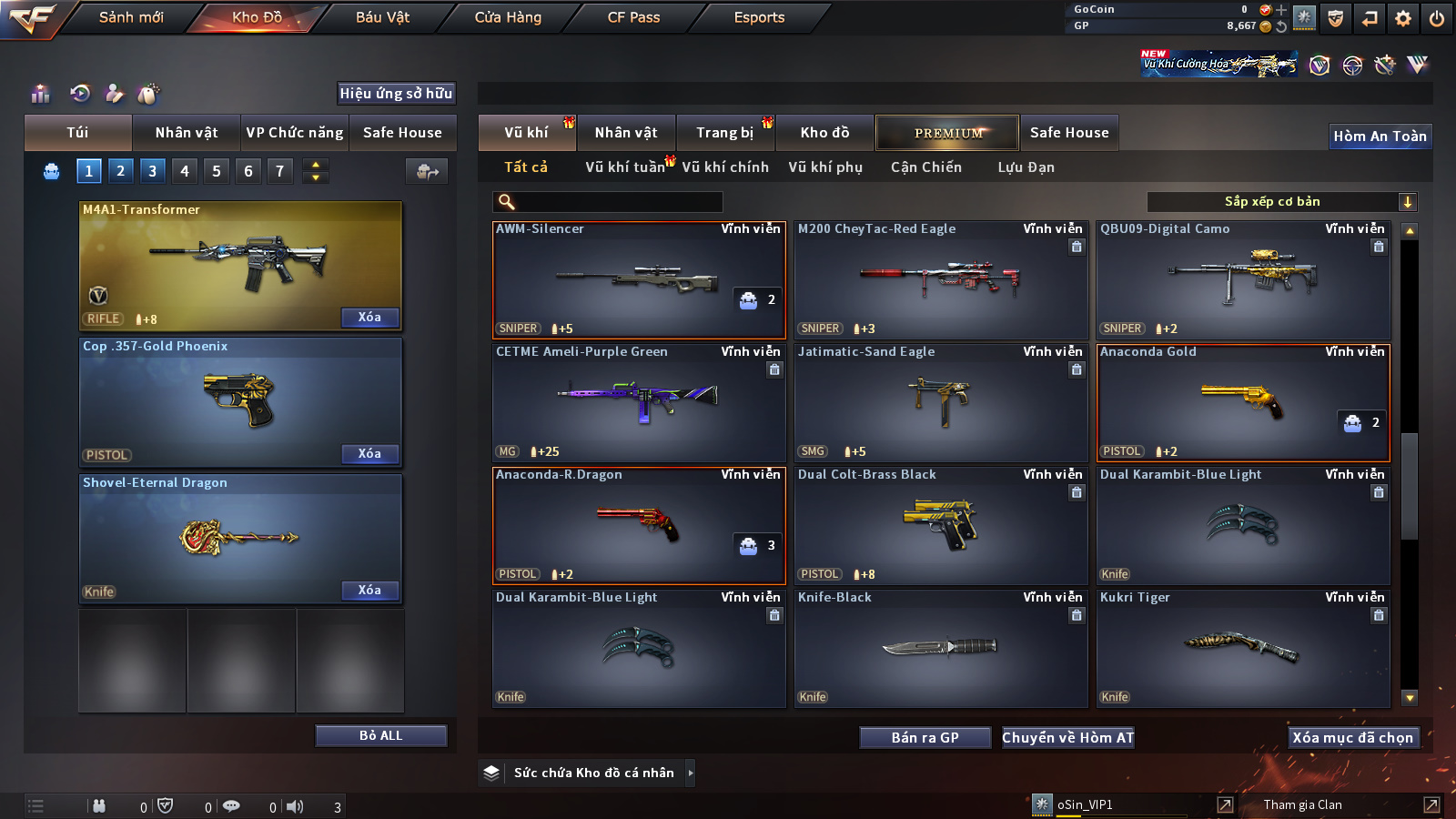Click the Bán ra GP button

point(925,738)
